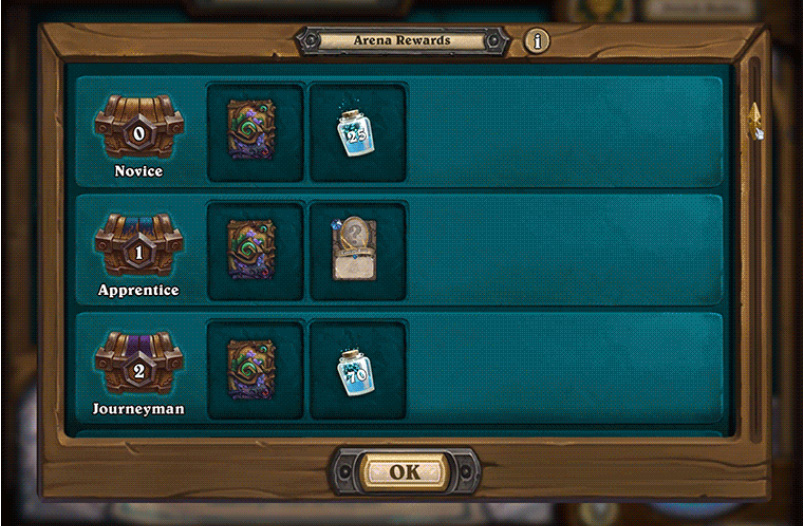This screenshot has height=526, width=803.
Task: Open the info icon beside Arena Rewards
Action: click(x=538, y=42)
